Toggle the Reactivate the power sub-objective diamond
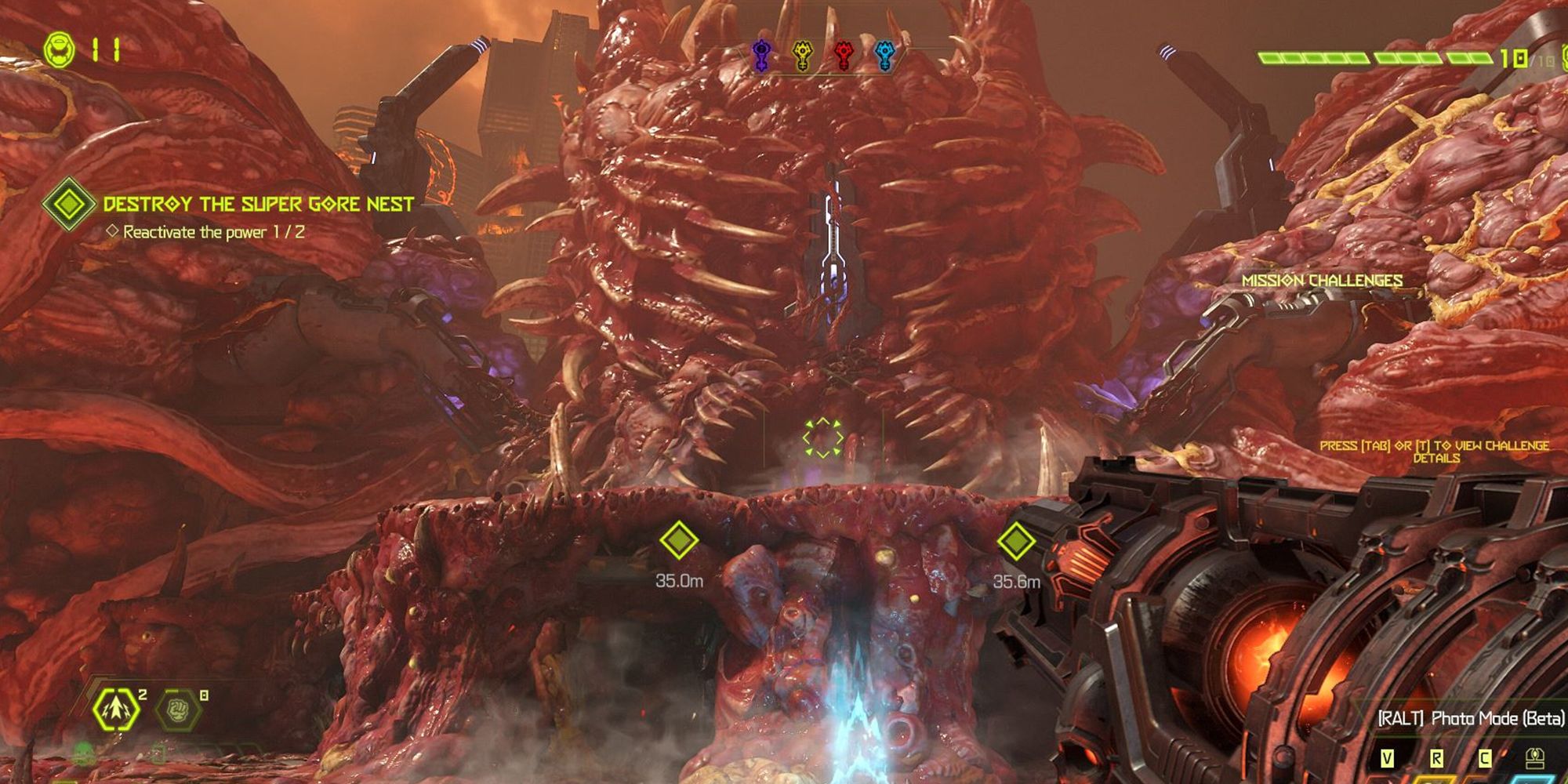 [111, 230]
